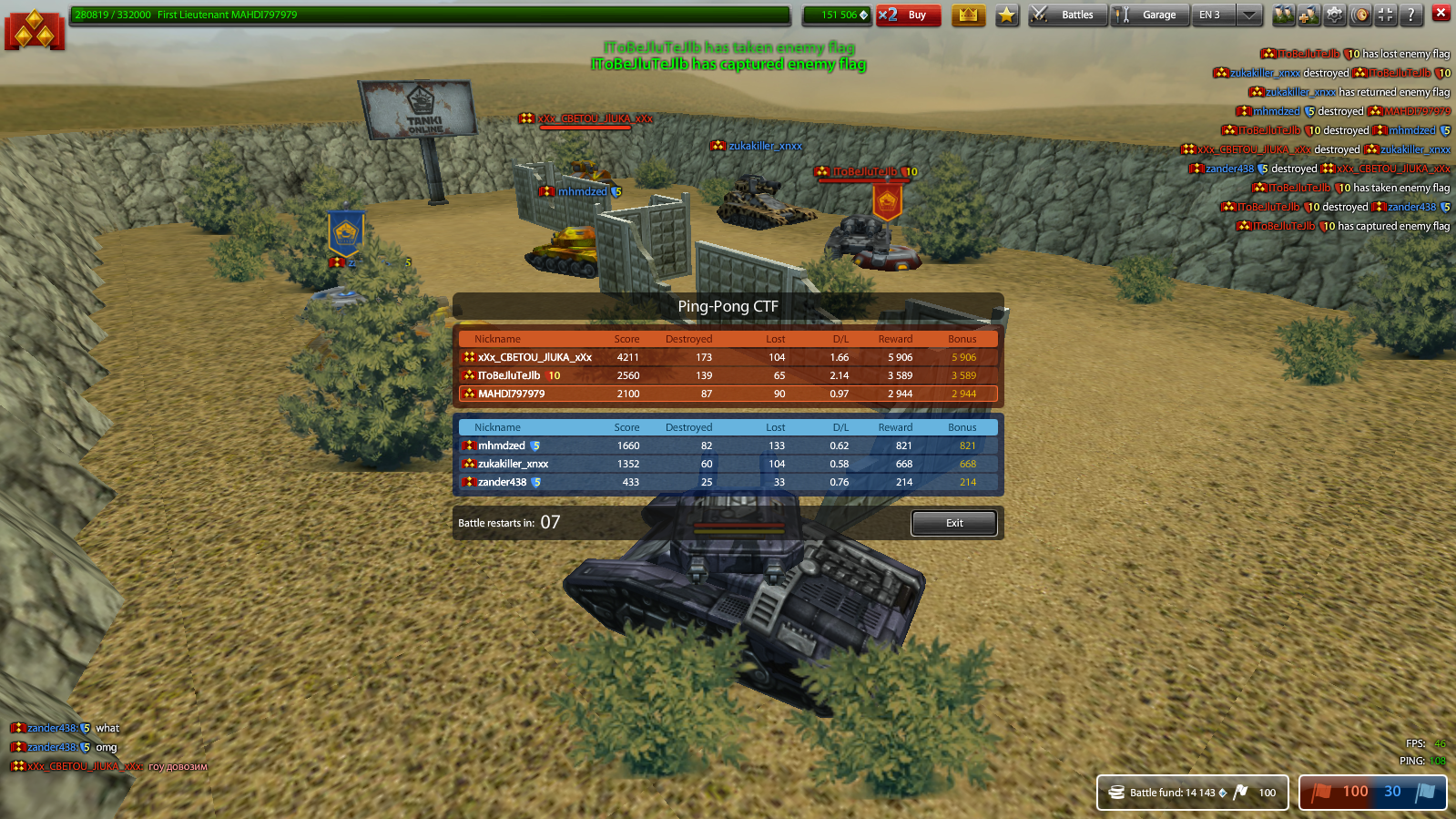Click the experience progress bar showing 280819/332000

[428, 15]
